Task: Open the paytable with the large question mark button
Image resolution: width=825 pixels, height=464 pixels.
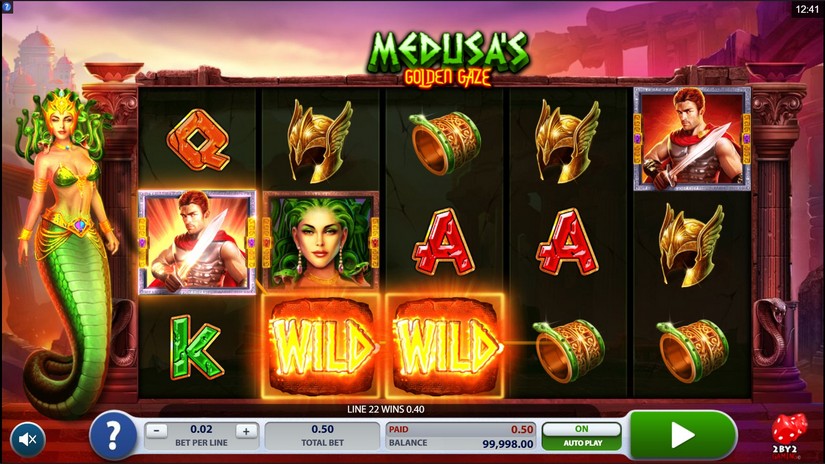Action: click(x=113, y=435)
